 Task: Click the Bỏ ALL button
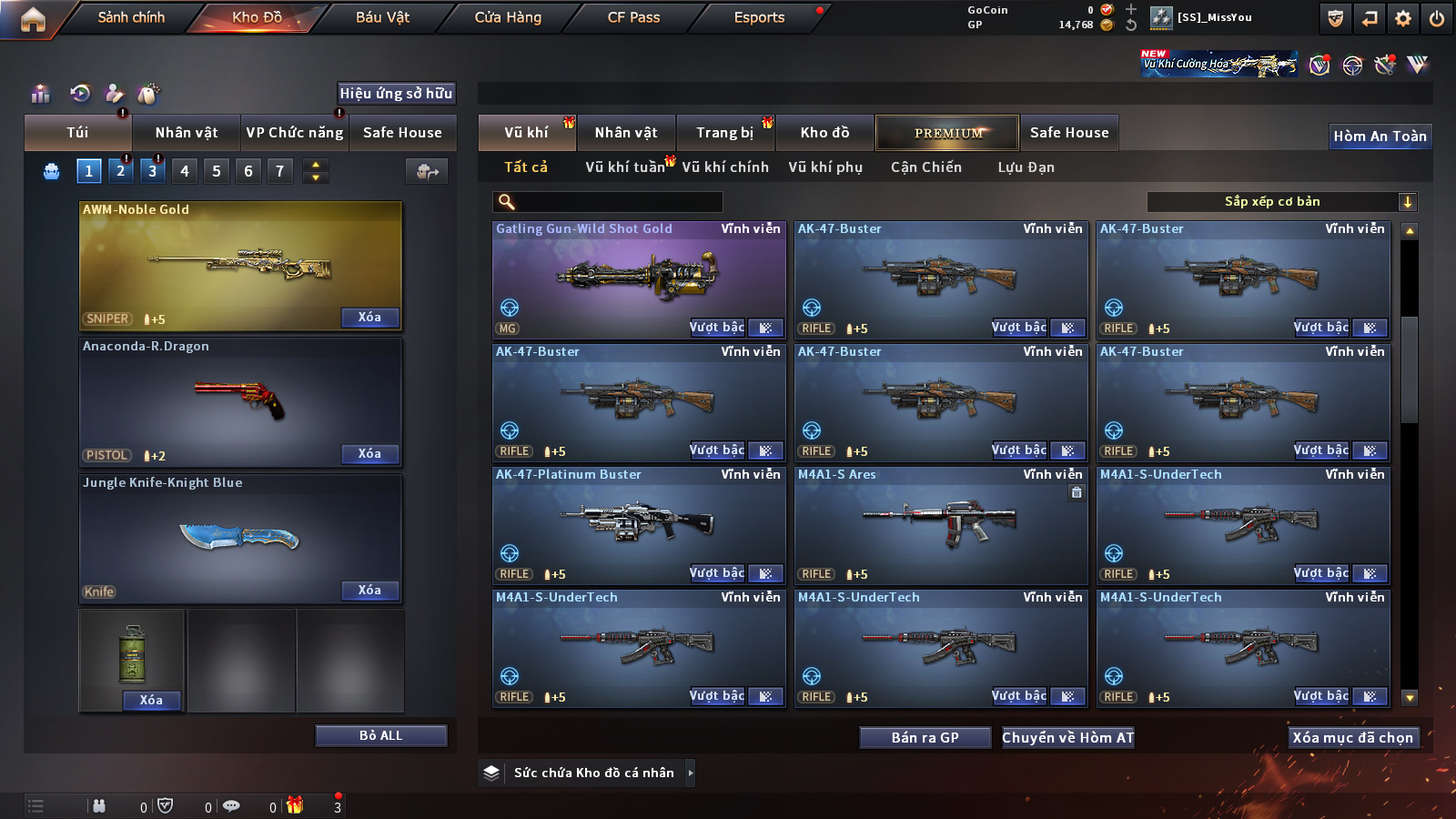tap(380, 735)
